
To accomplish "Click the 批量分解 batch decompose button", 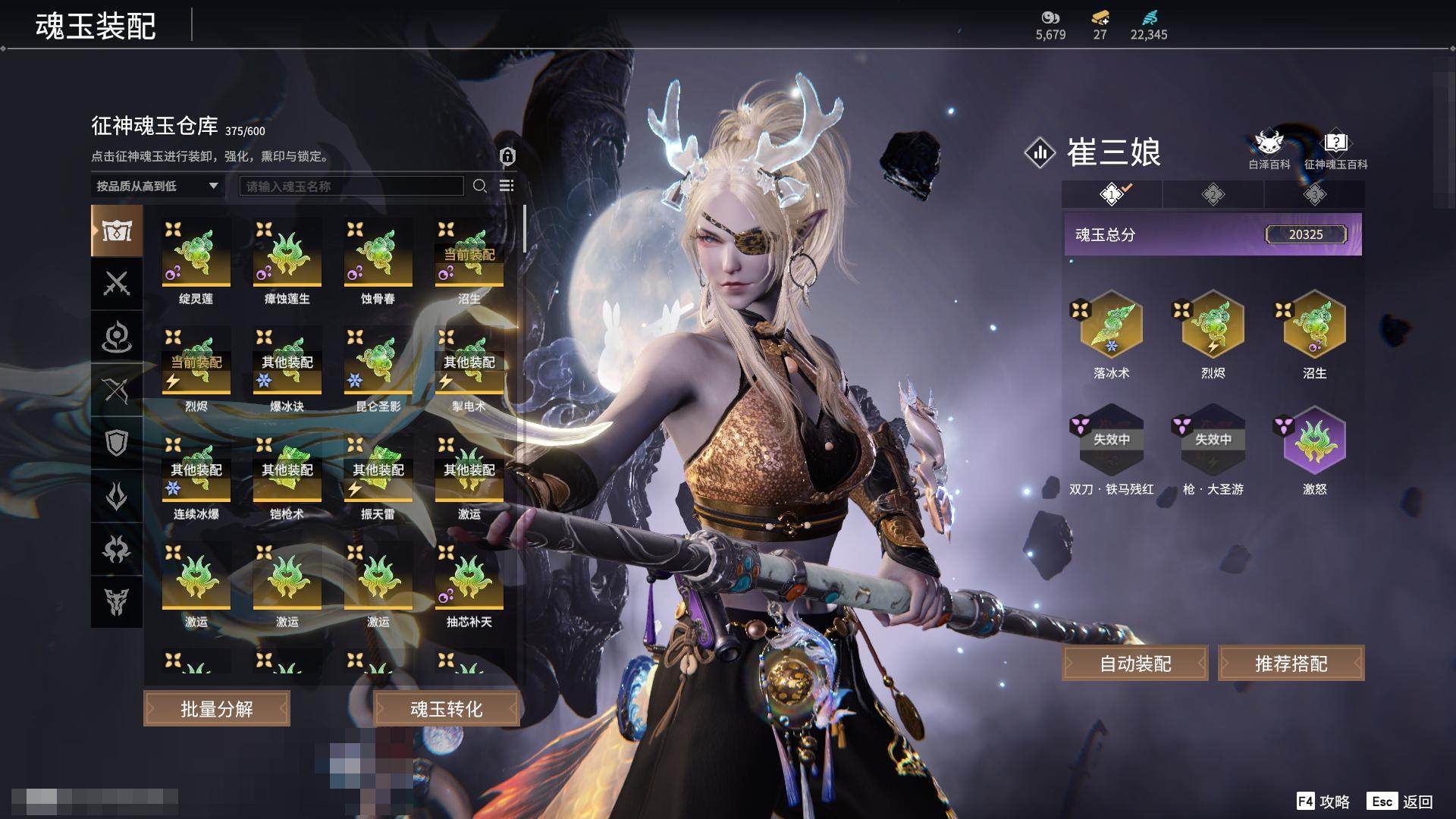I will click(217, 709).
